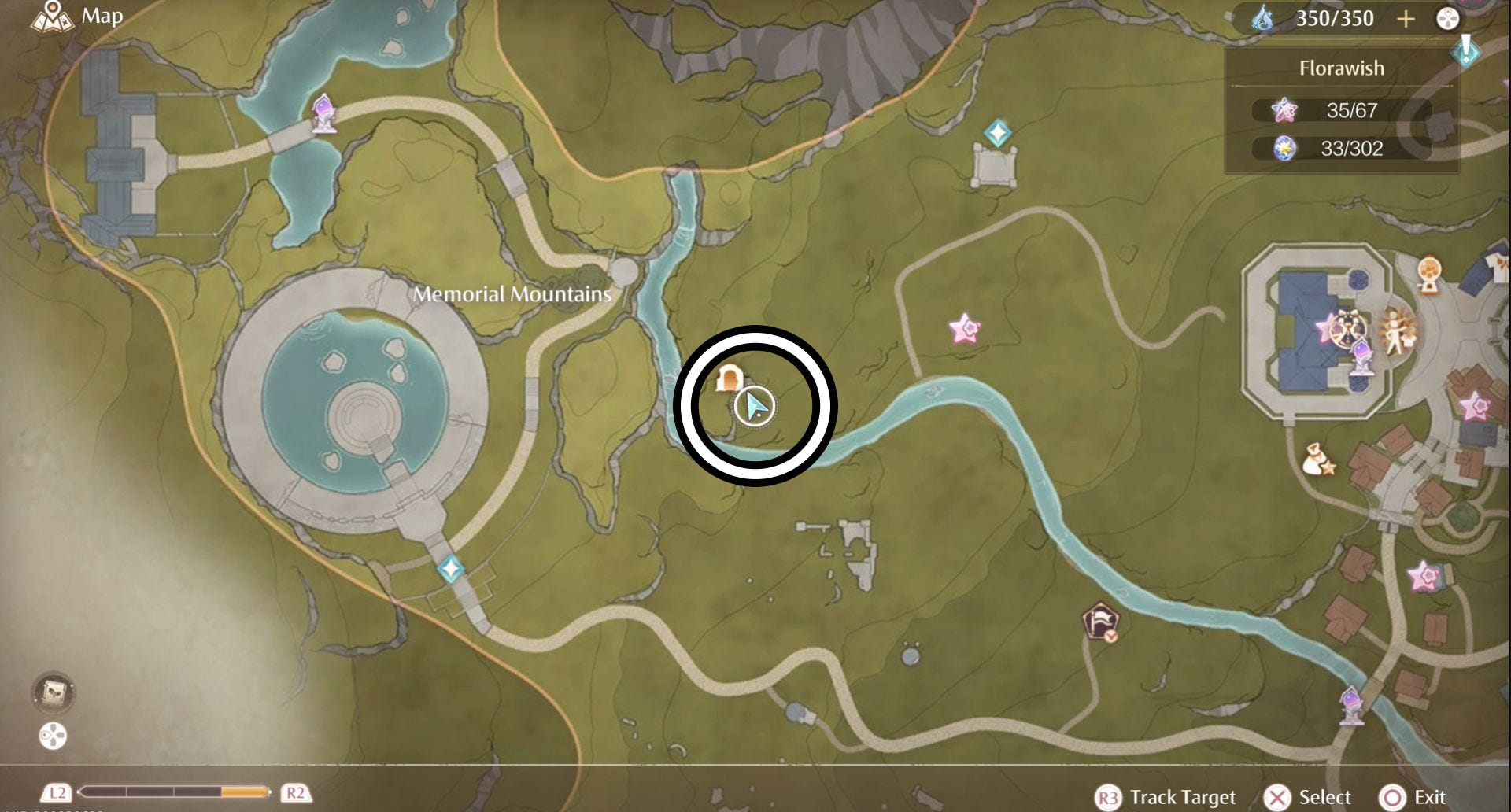This screenshot has height=812, width=1511.
Task: Click the map zoom slider bar
Action: click(175, 792)
